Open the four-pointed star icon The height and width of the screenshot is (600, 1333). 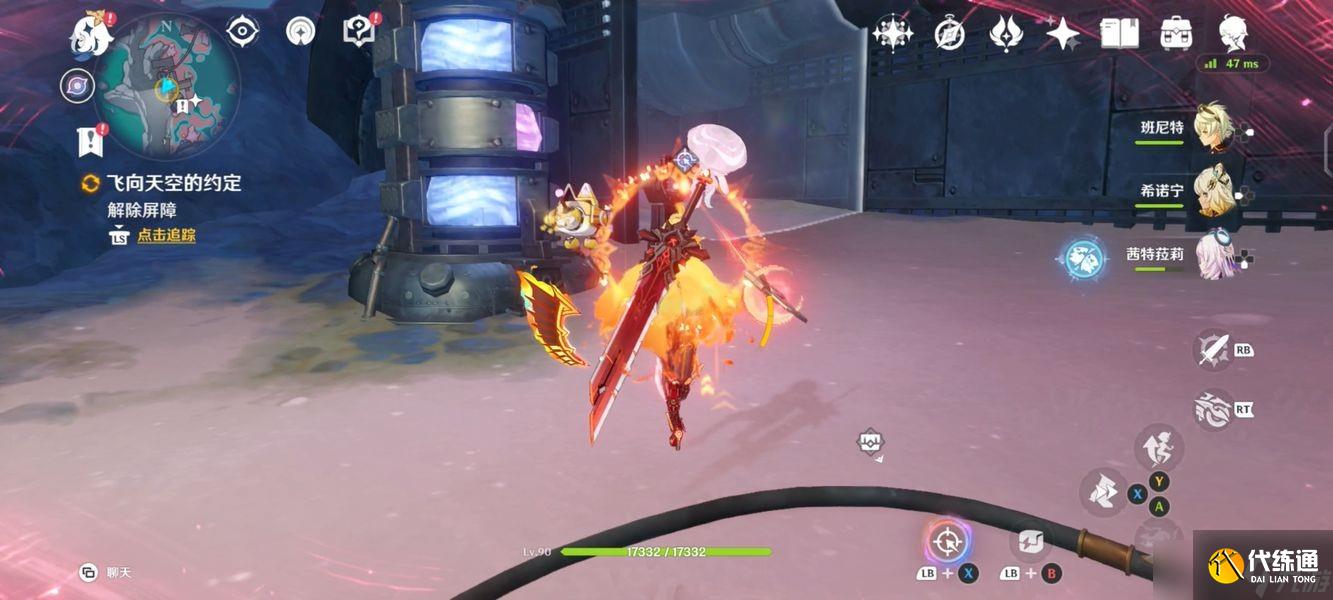click(x=1062, y=34)
